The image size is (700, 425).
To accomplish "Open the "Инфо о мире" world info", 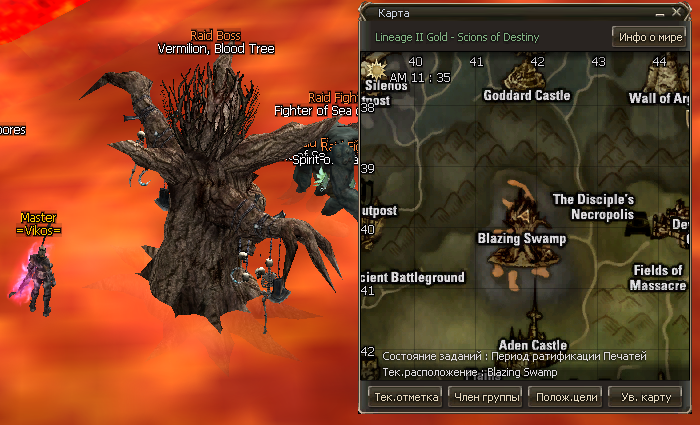I will 649,38.
